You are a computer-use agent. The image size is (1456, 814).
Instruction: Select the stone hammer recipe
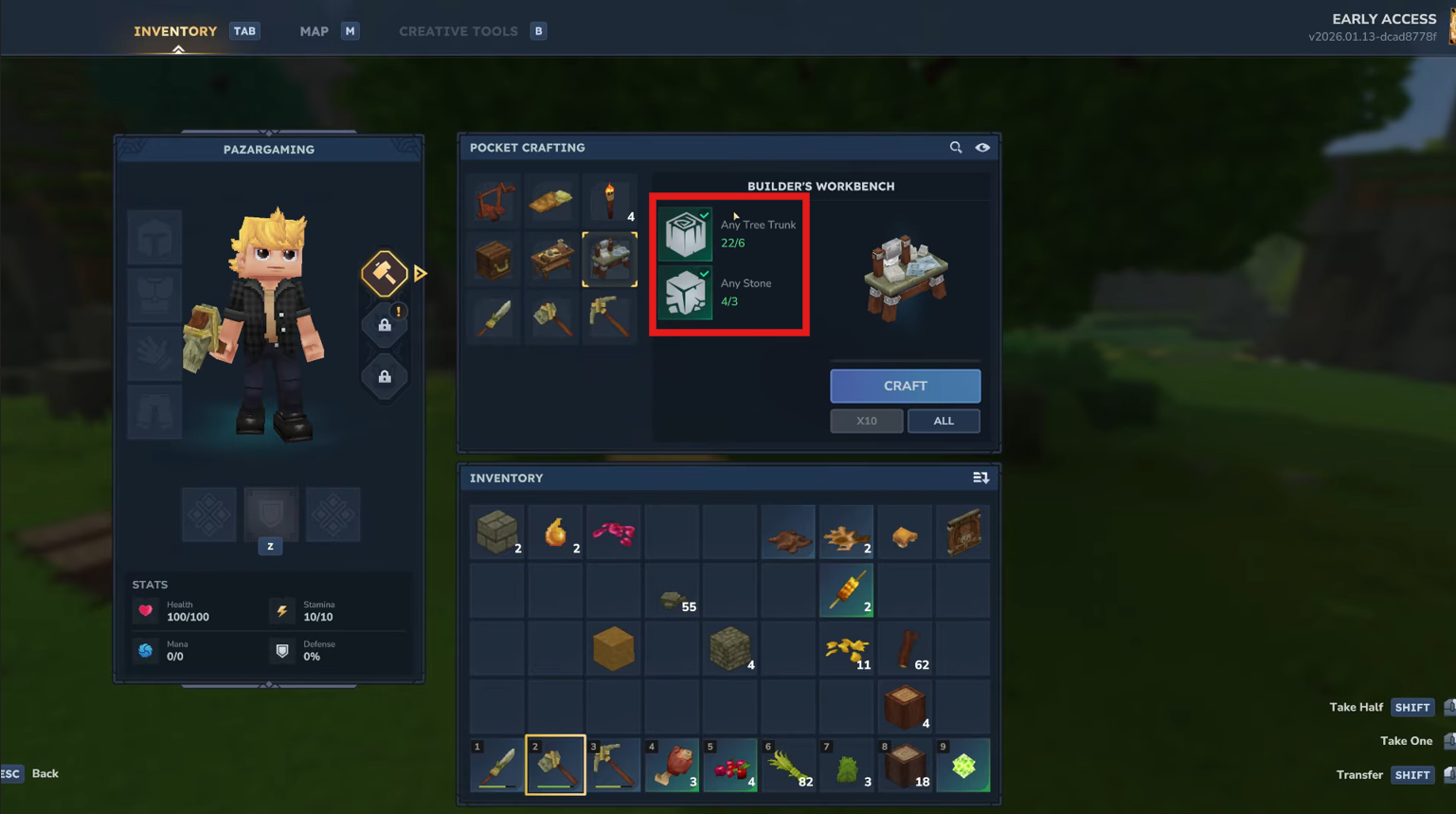(551, 317)
